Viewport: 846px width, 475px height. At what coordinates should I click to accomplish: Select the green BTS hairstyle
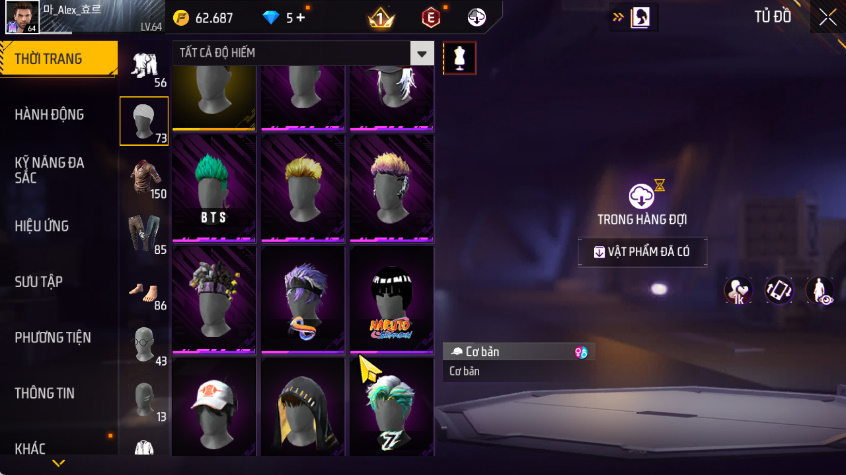point(213,187)
